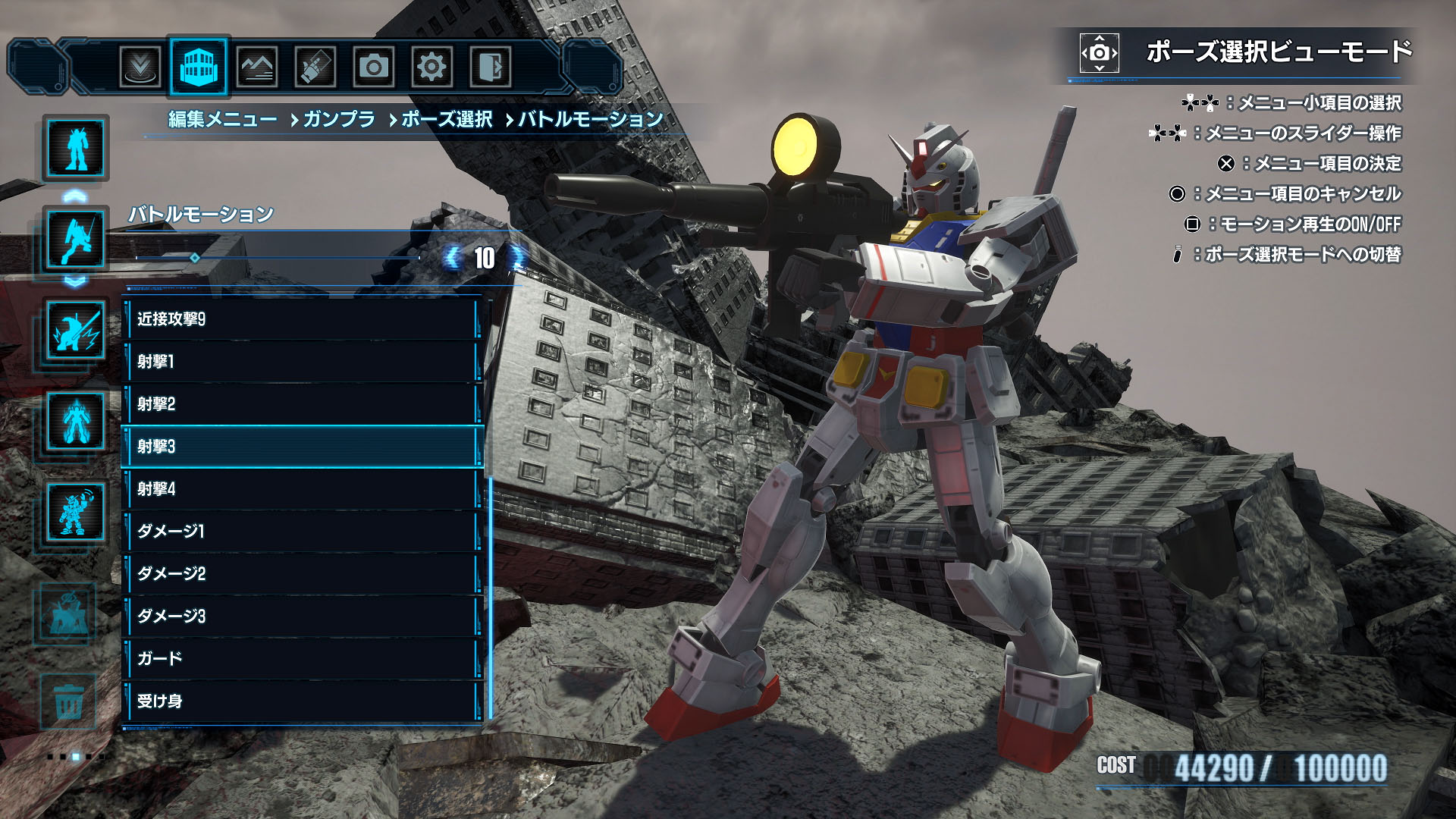Choose the 射撃4 motion entry

(x=302, y=489)
